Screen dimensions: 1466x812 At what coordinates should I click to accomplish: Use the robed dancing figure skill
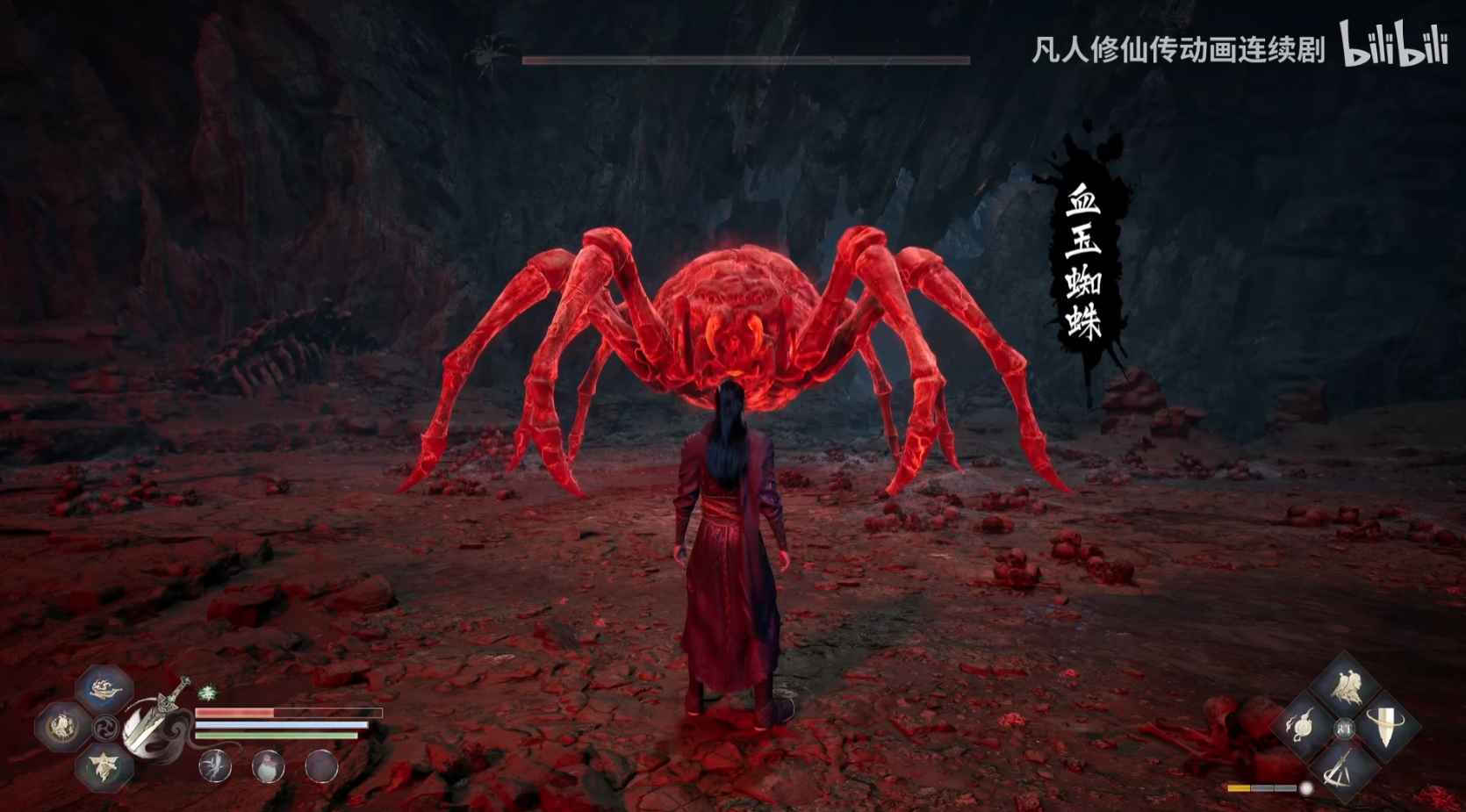(105, 766)
